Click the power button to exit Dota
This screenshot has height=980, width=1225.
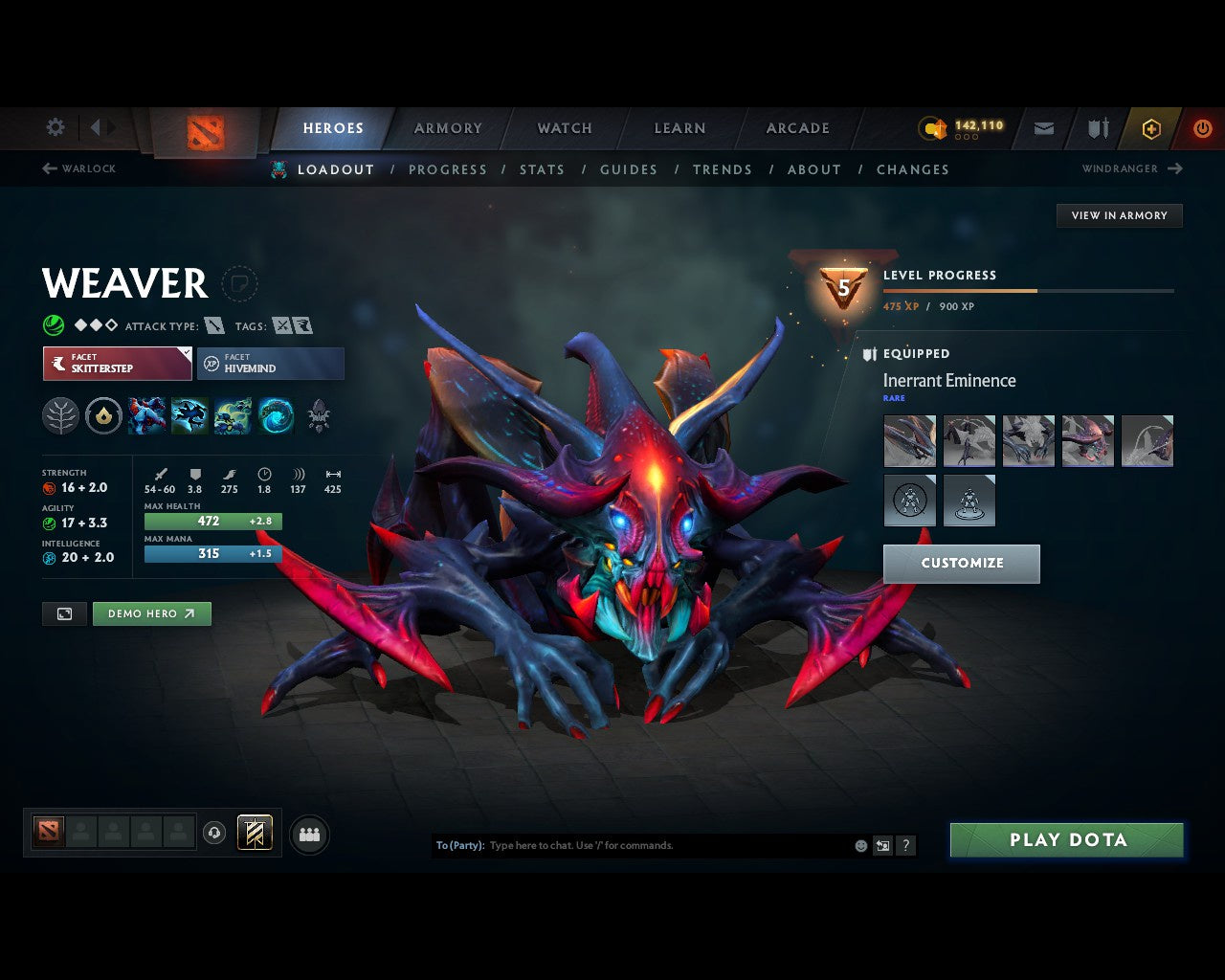click(1203, 128)
